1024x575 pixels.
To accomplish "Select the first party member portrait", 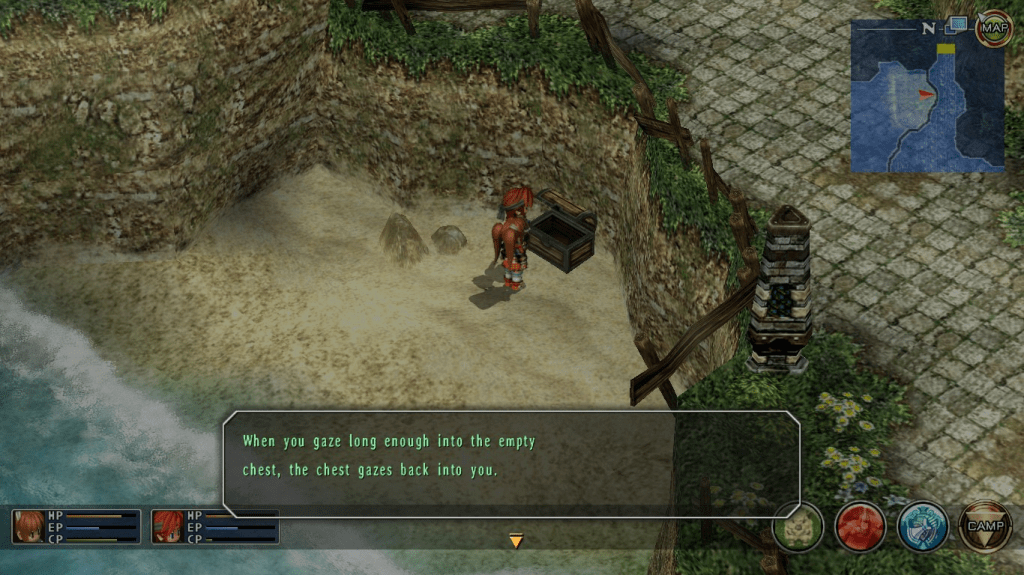I will tap(28, 526).
